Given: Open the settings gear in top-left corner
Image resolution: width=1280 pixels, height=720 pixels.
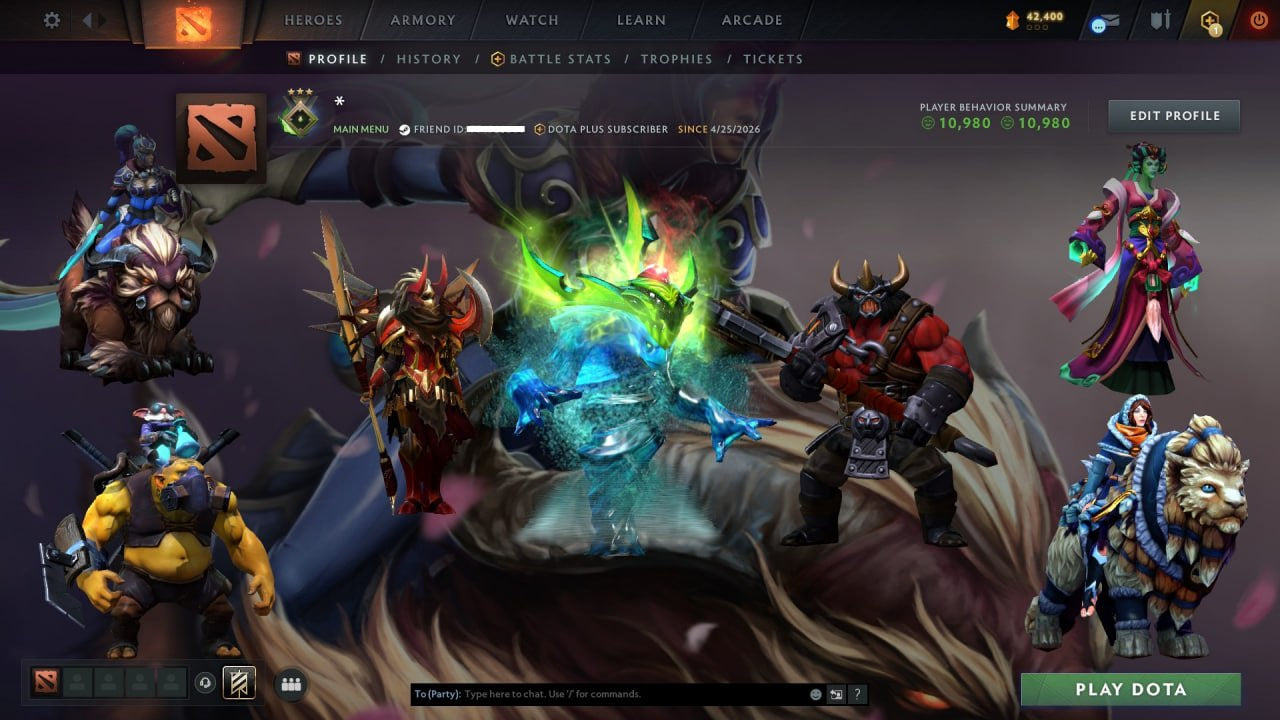Looking at the screenshot, I should pyautogui.click(x=51, y=19).
